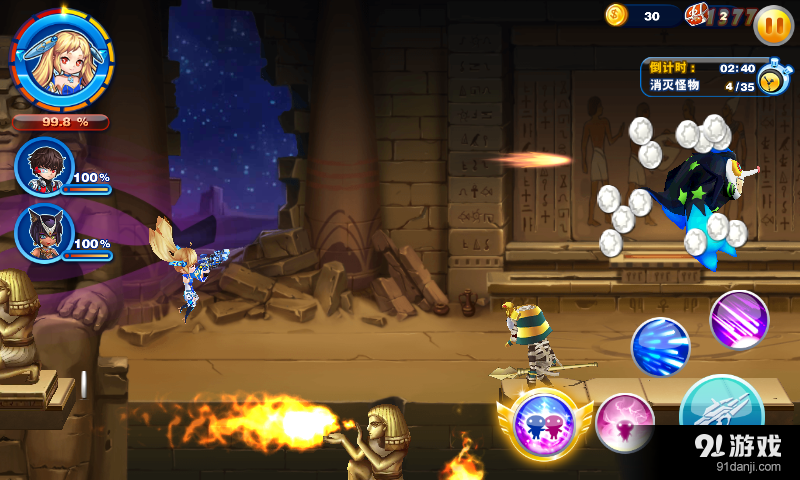Viewport: 800px width, 480px height.
Task: Open the countdown and monster objective tracker
Action: (x=710, y=77)
